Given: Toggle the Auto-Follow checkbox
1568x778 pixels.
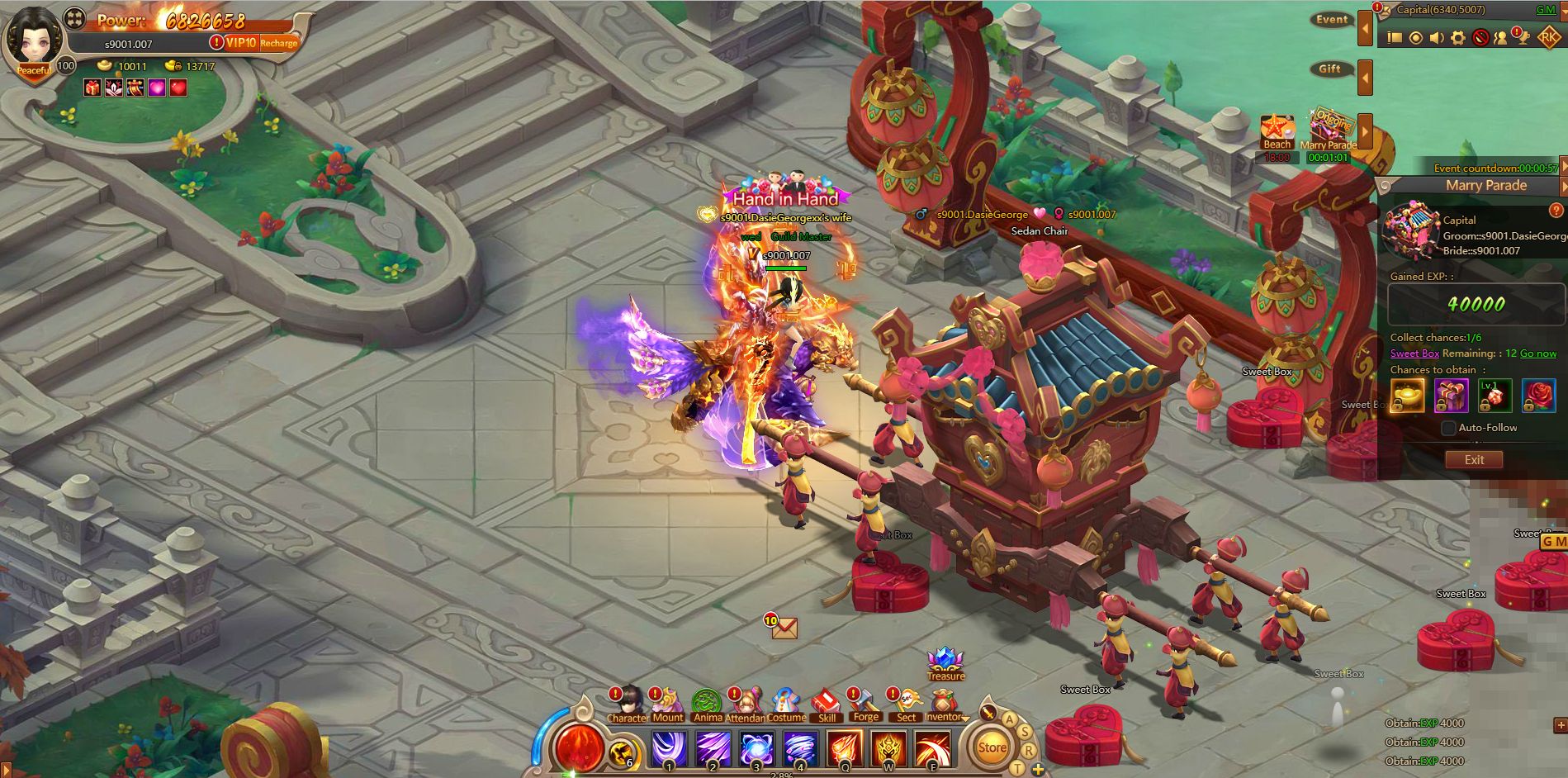Looking at the screenshot, I should pos(1448,428).
